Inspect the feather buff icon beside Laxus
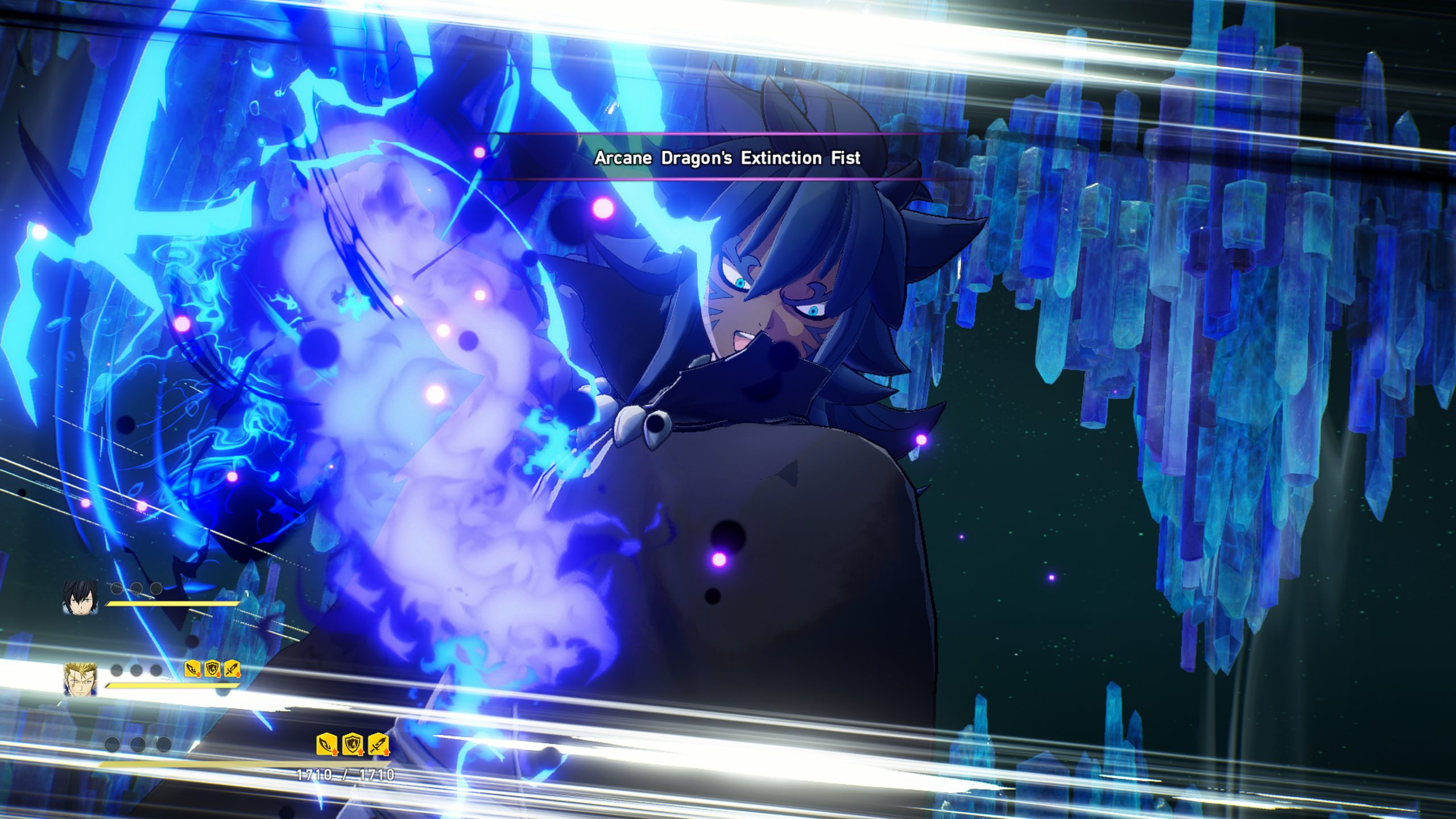Screen dimensions: 1456x819 point(193,669)
